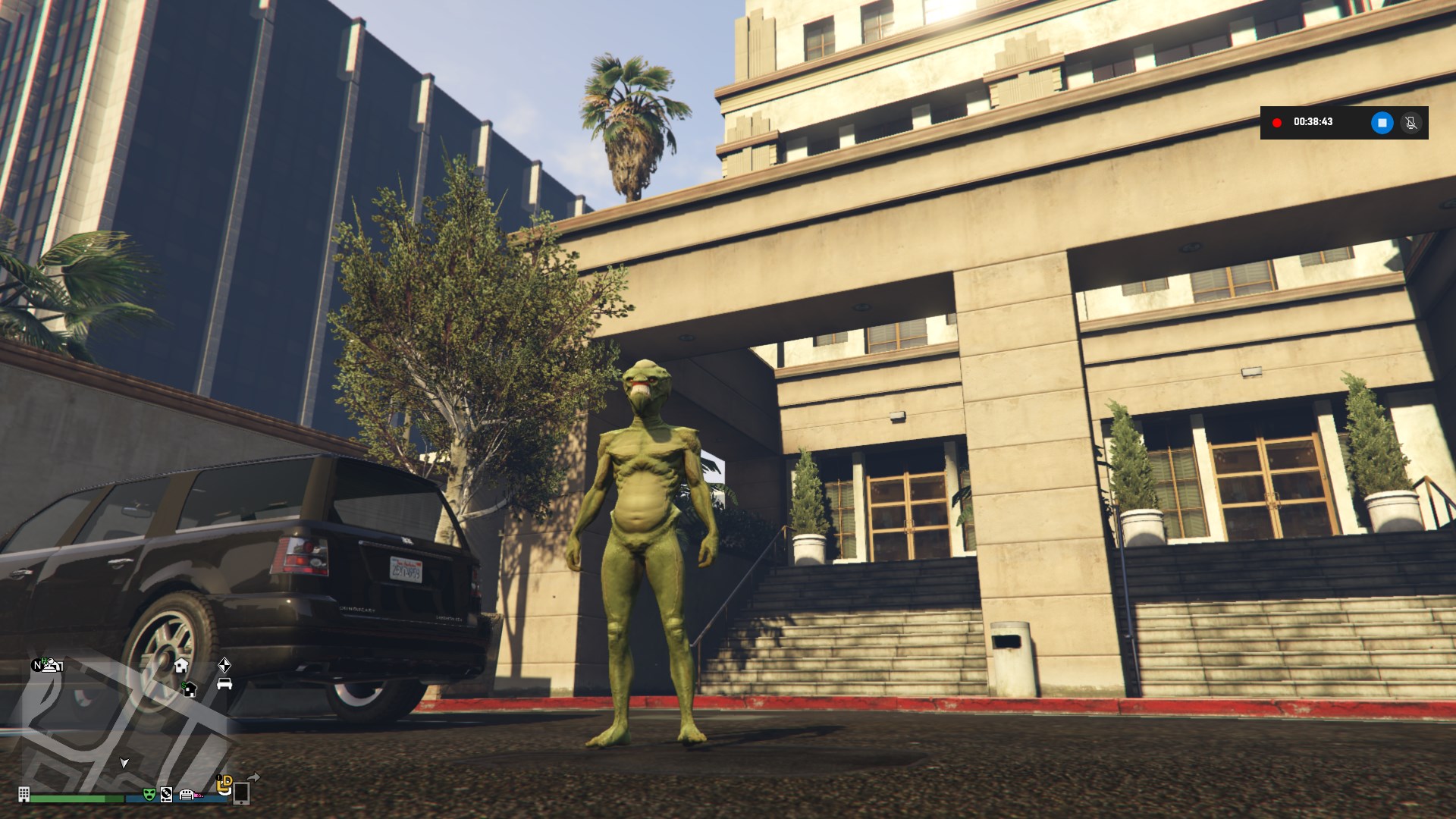Toggle the red recording indicator dot

coord(1277,122)
